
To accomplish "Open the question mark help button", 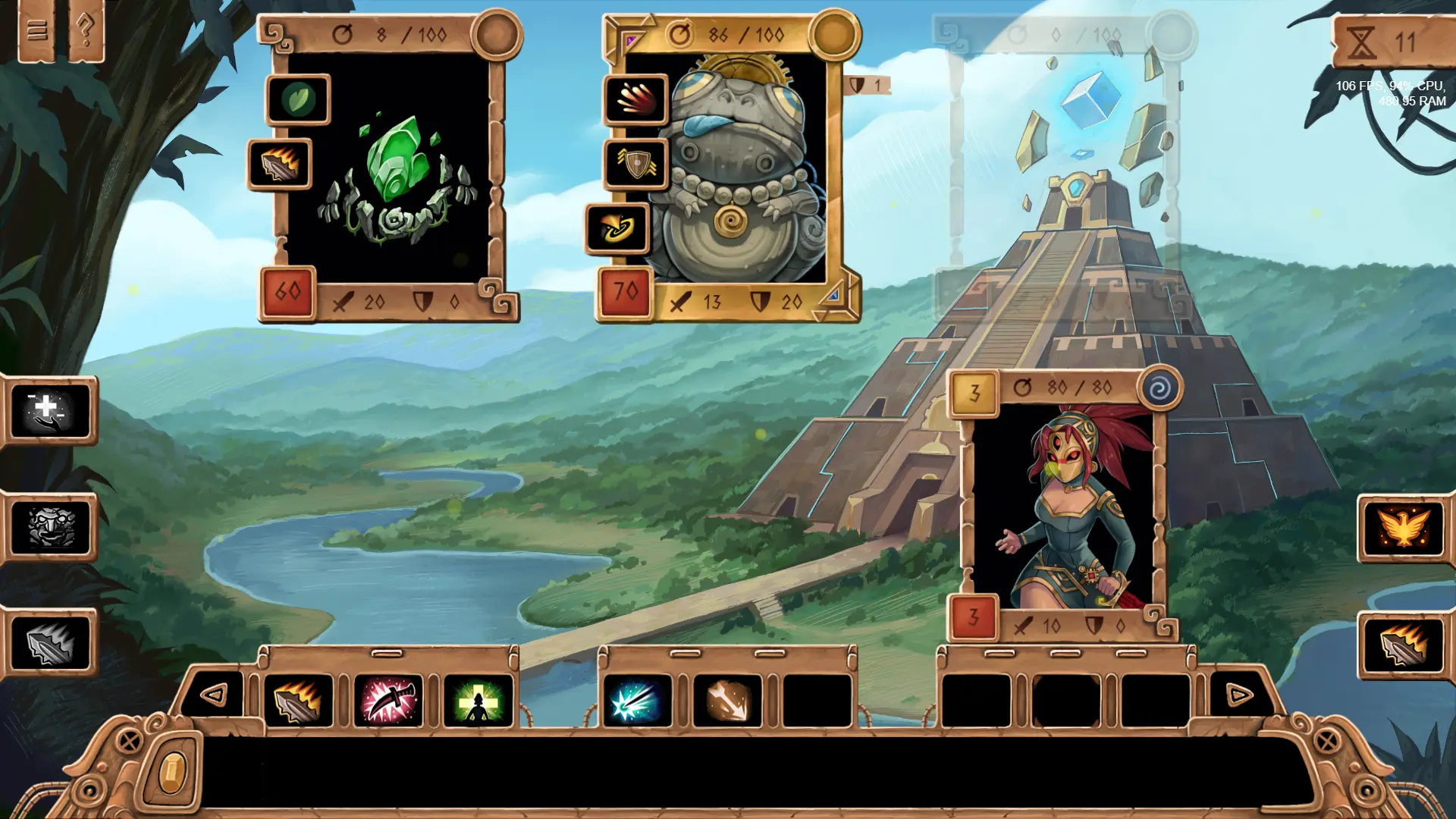I will (86, 30).
